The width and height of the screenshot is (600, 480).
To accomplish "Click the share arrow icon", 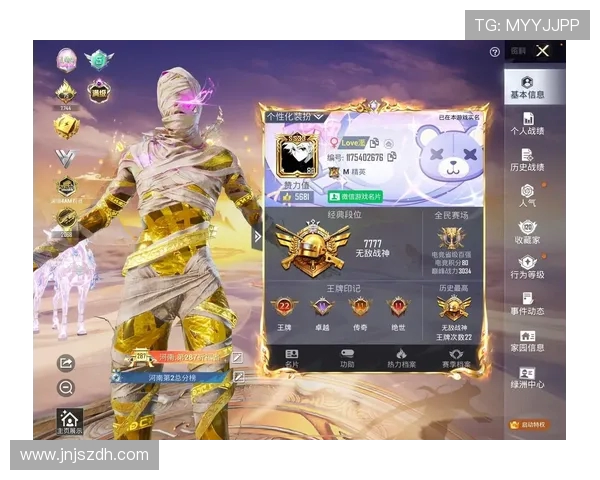I will pyautogui.click(x=66, y=363).
